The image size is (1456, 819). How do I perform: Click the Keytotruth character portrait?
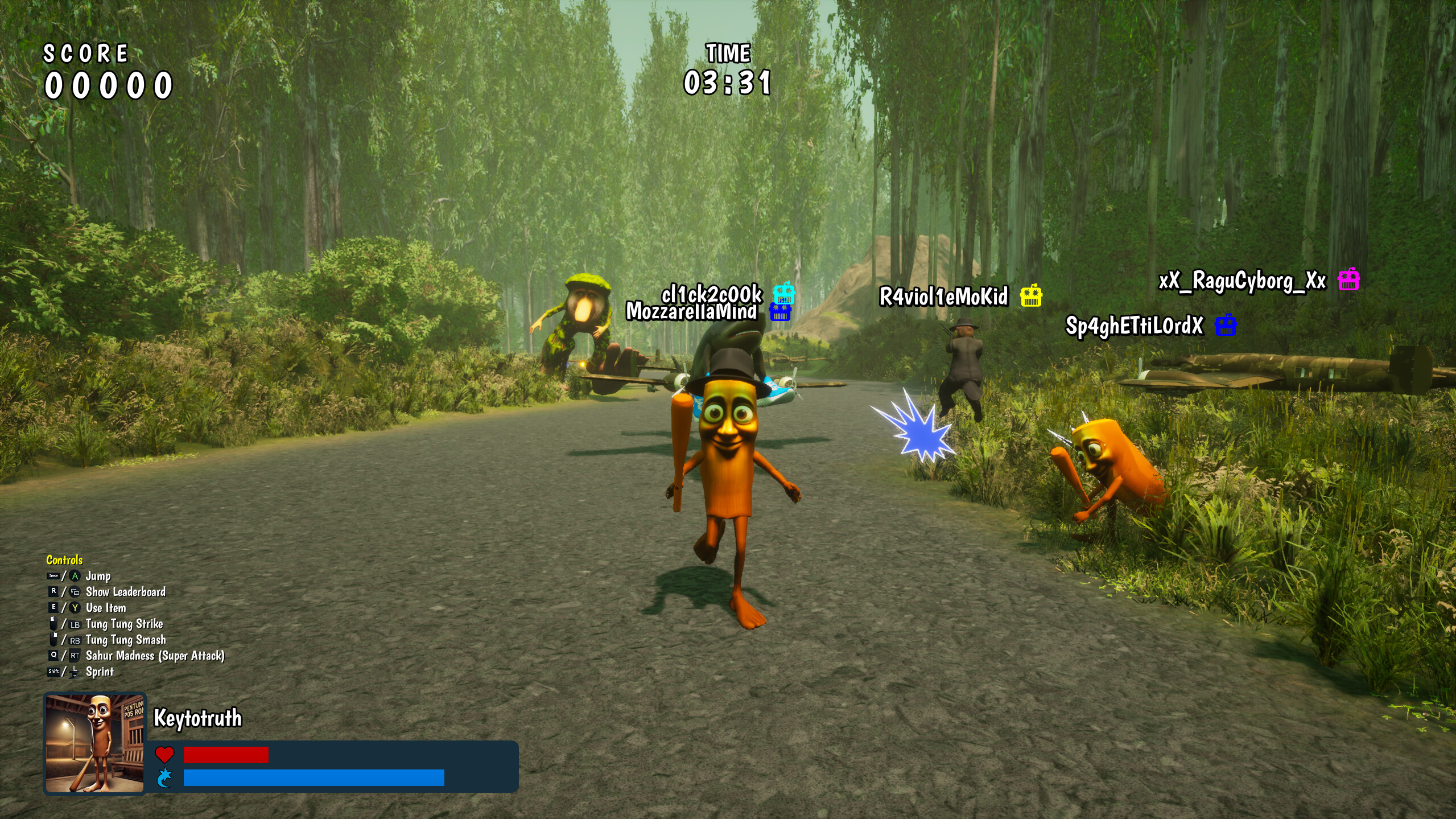pyautogui.click(x=95, y=743)
